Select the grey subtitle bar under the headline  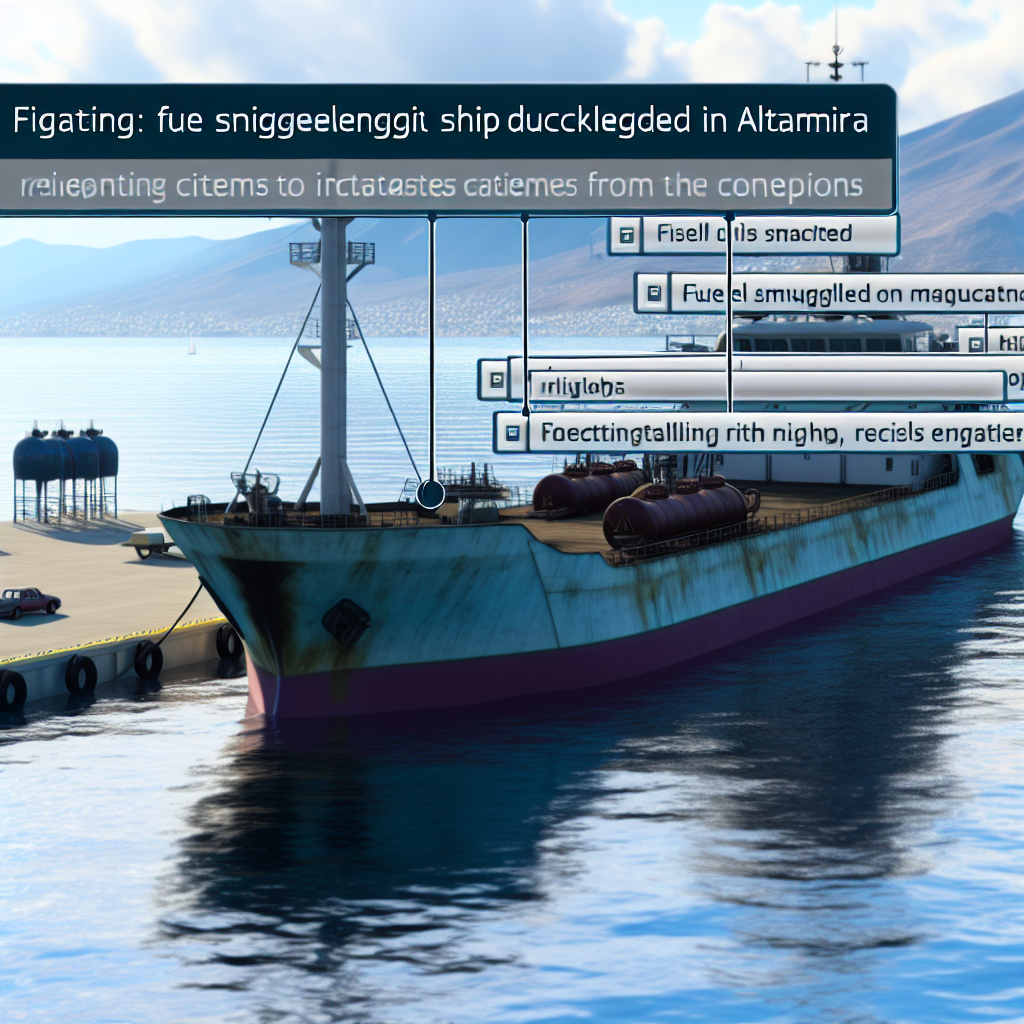click(x=442, y=185)
